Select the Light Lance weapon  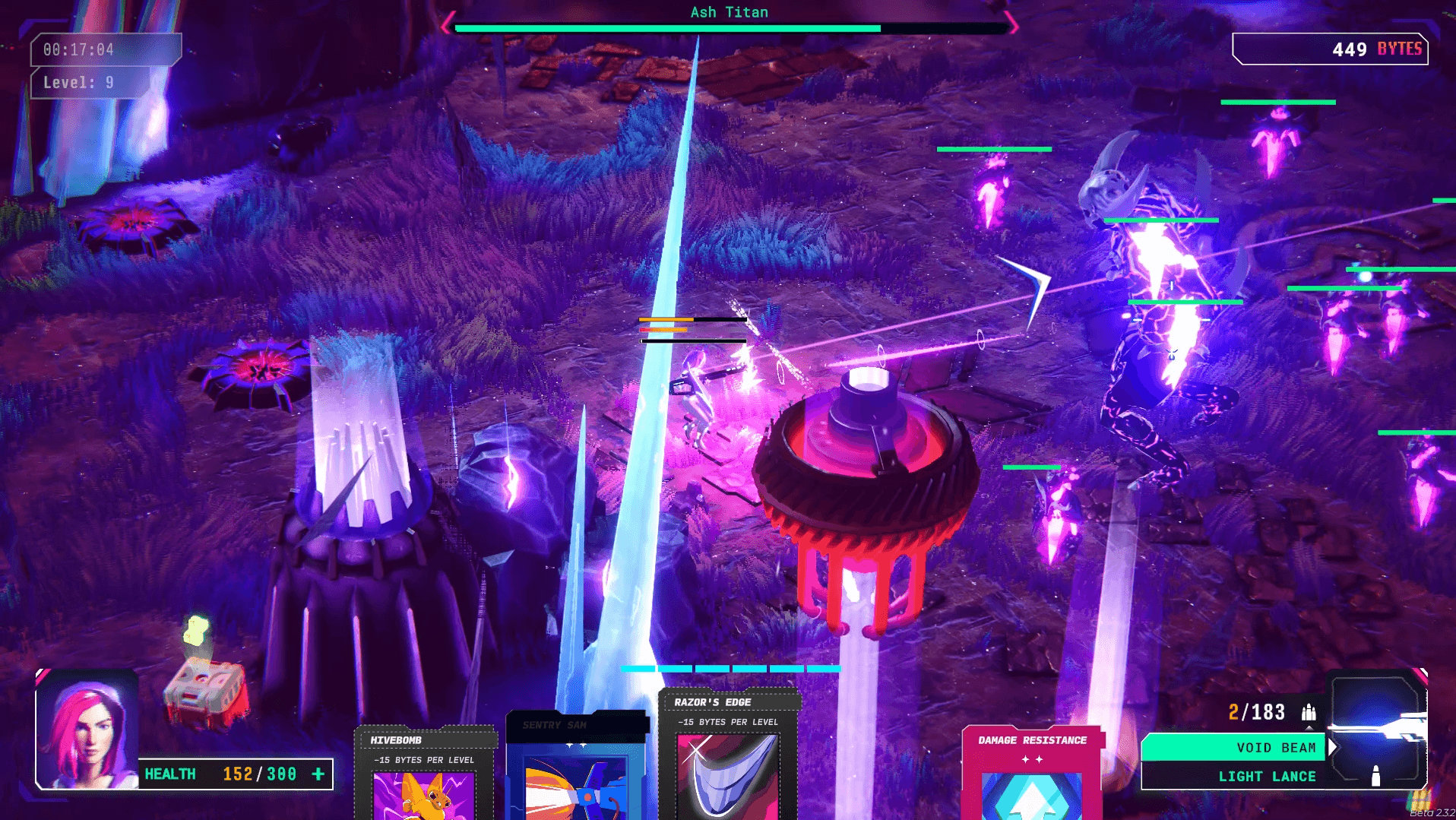point(1234,776)
